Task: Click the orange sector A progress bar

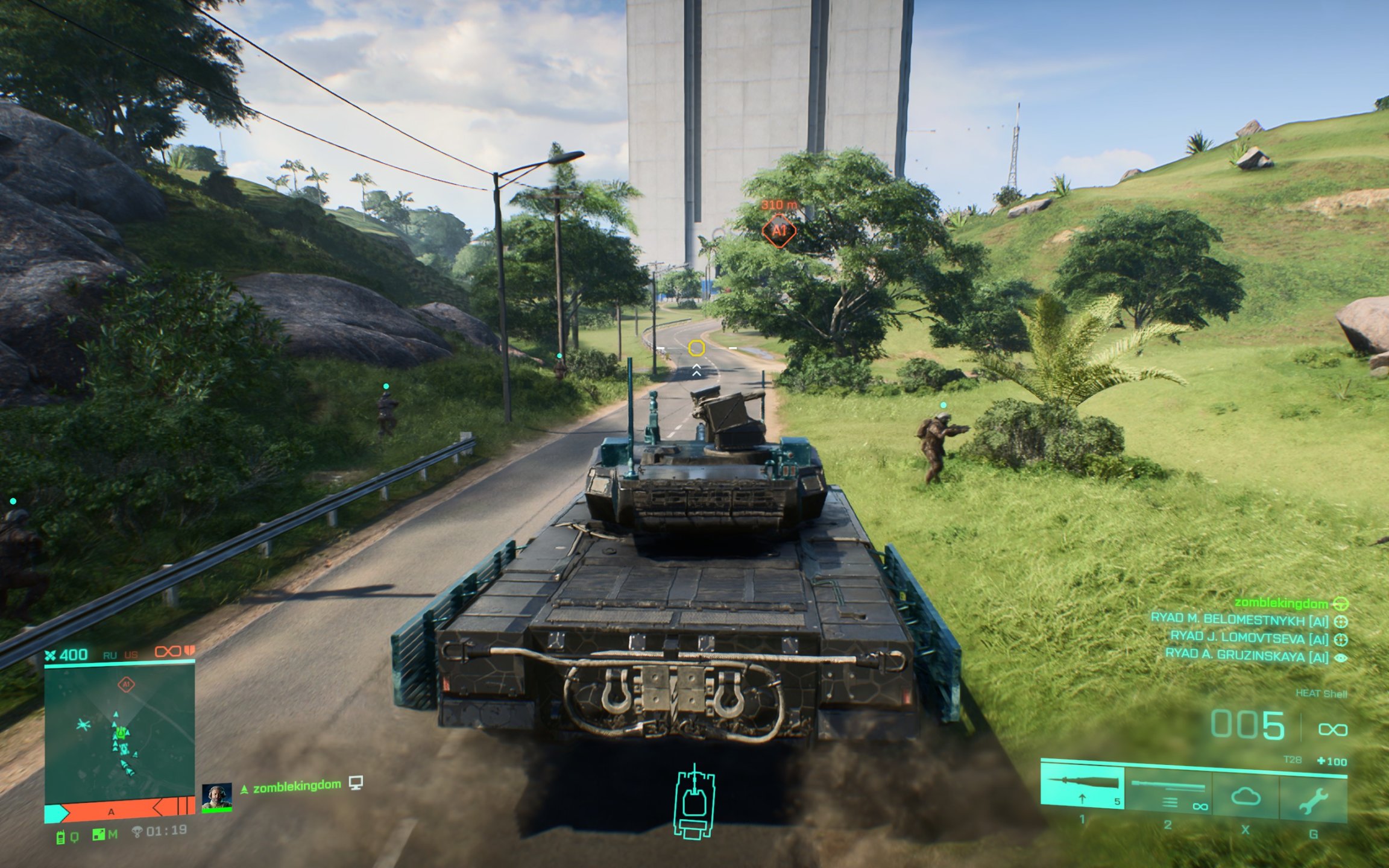Action: coord(121,811)
